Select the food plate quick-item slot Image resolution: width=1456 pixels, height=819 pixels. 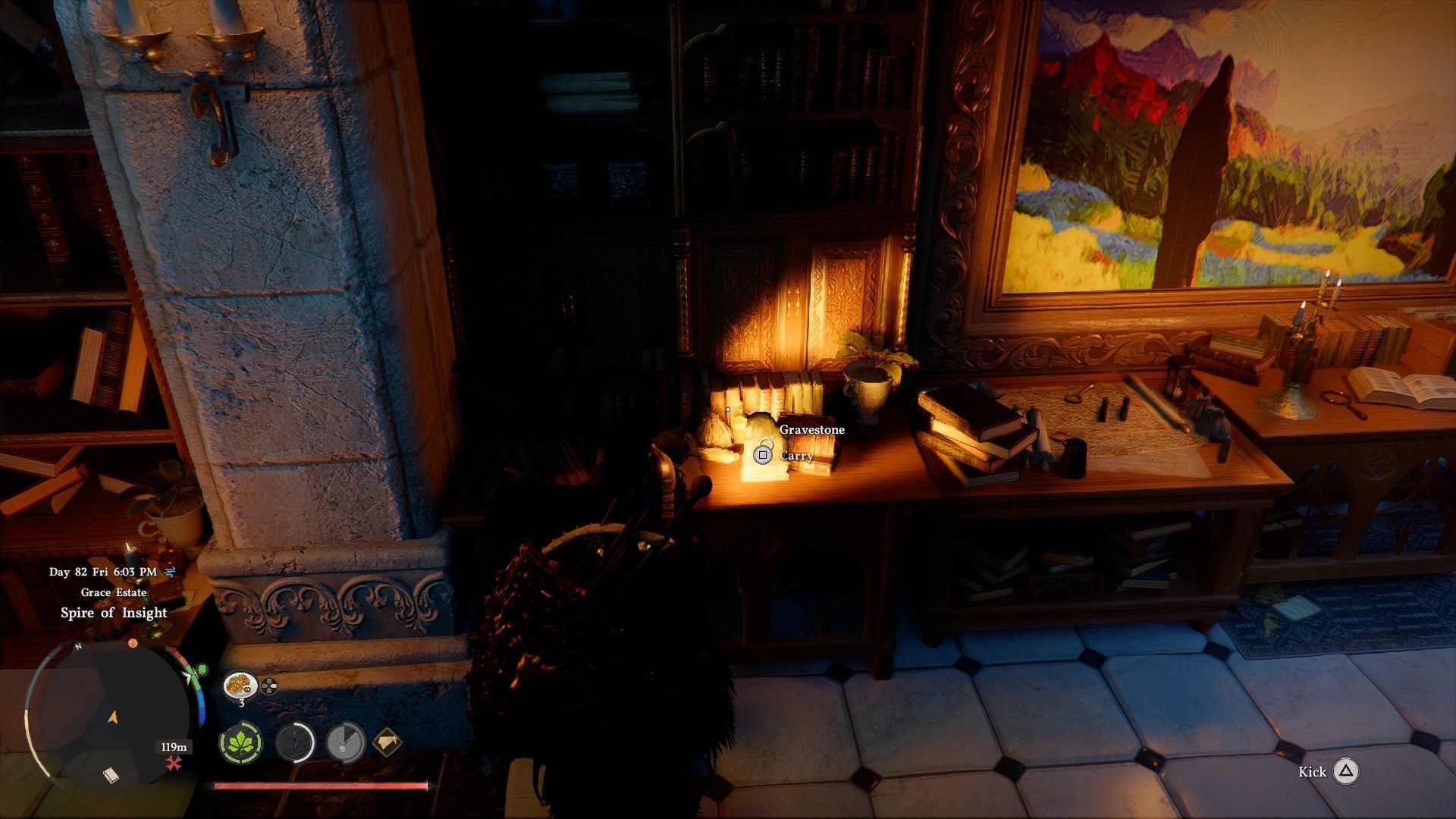click(x=240, y=685)
